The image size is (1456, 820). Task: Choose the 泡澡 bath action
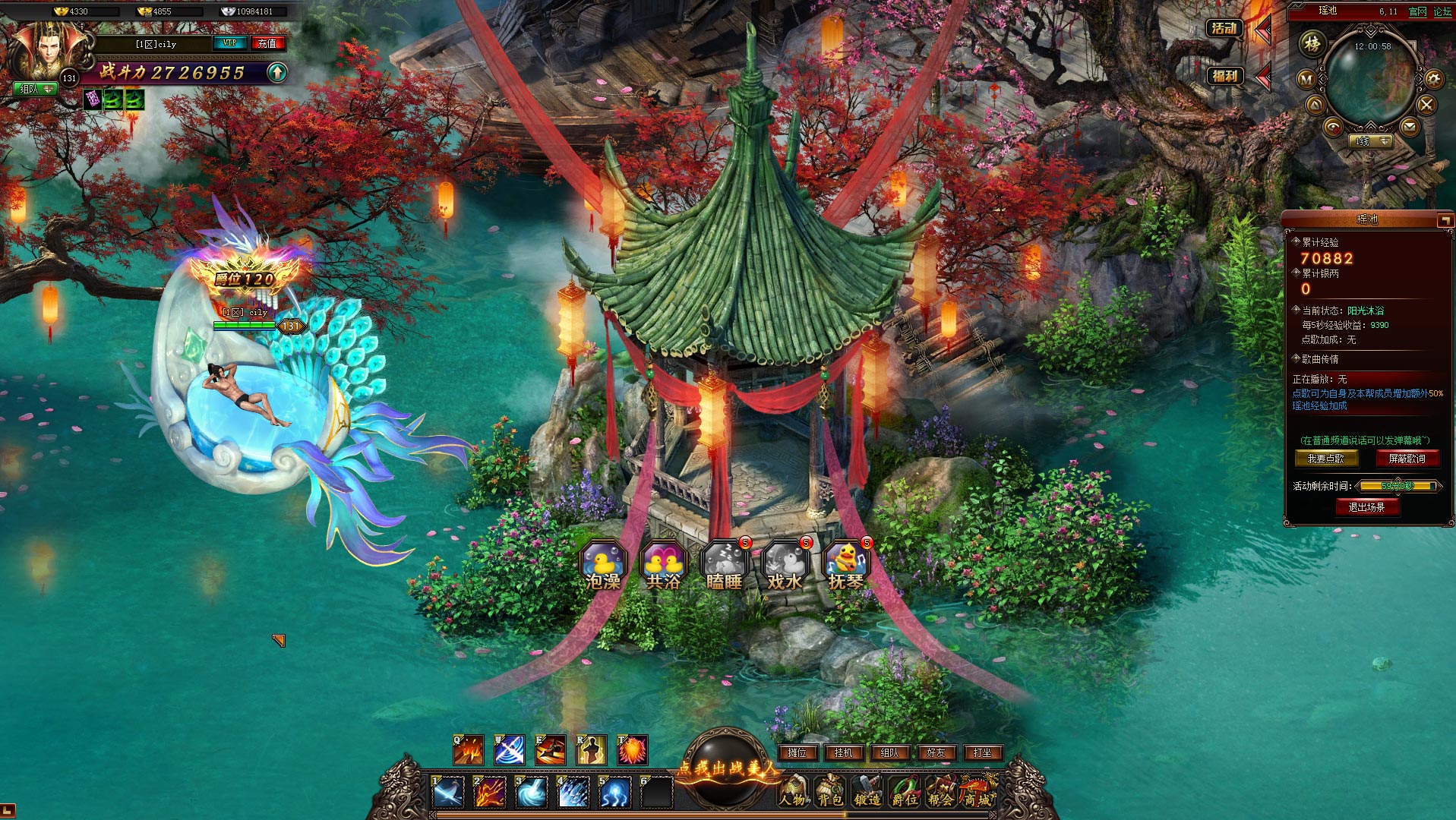coord(603,566)
